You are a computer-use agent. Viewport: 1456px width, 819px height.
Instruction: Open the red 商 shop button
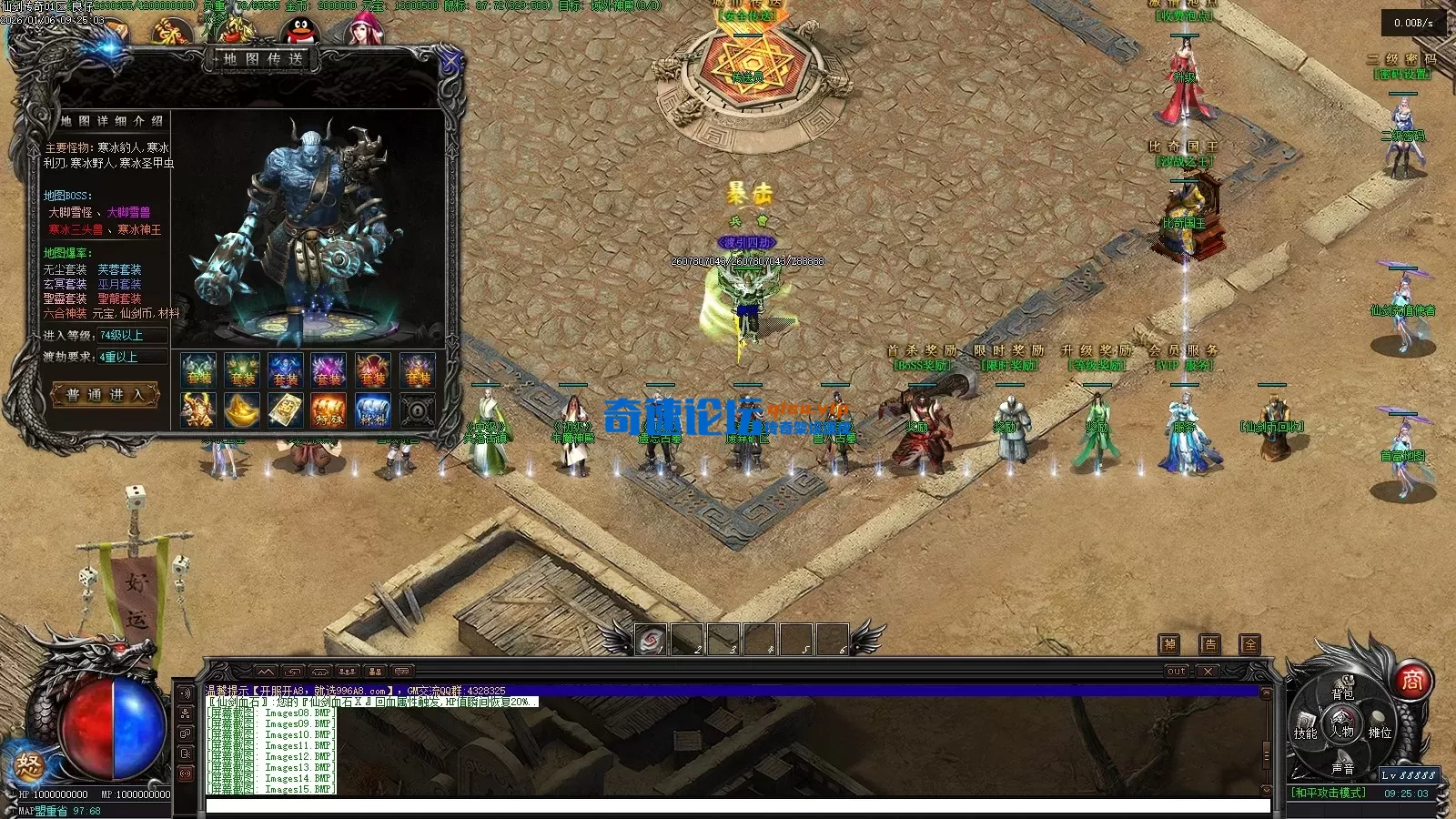point(1411,680)
